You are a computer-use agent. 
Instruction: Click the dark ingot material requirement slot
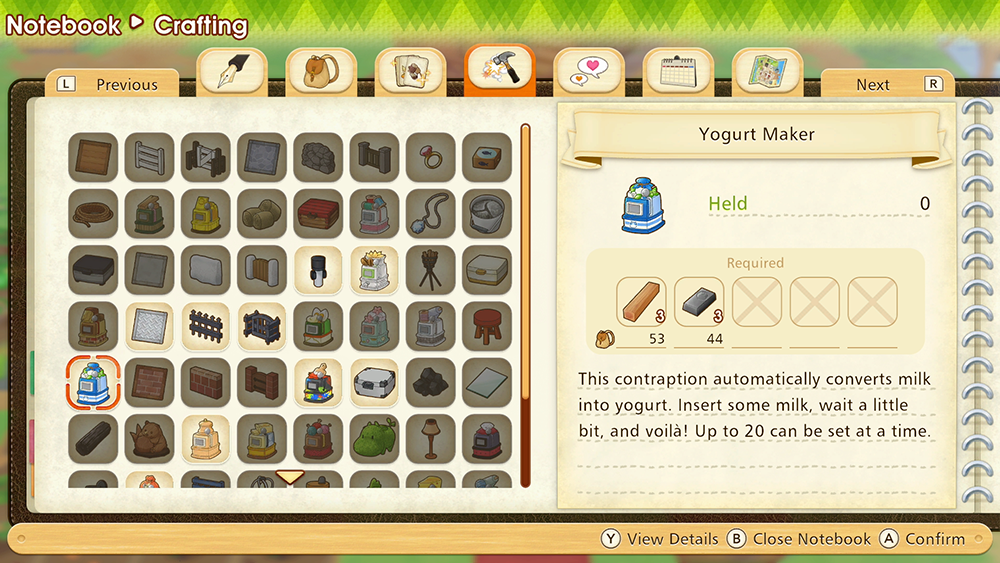click(699, 302)
